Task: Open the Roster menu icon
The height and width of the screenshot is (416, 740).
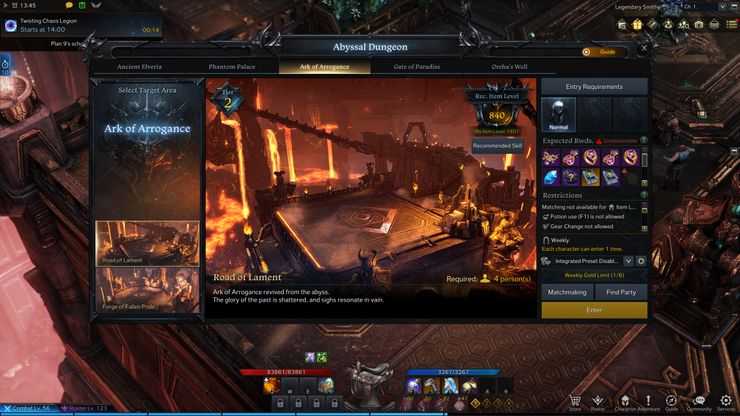Action: (x=599, y=401)
